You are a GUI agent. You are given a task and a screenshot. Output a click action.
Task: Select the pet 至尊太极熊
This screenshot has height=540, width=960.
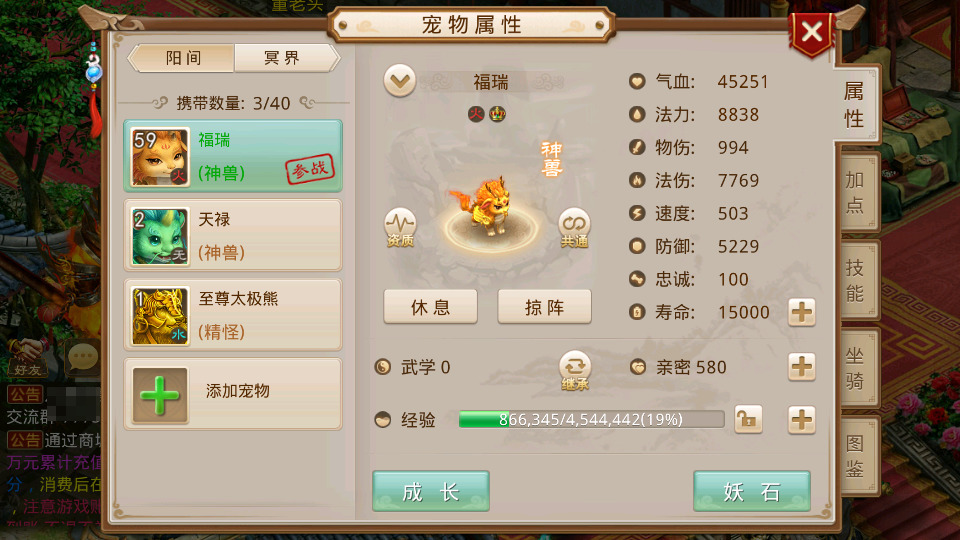(x=232, y=314)
